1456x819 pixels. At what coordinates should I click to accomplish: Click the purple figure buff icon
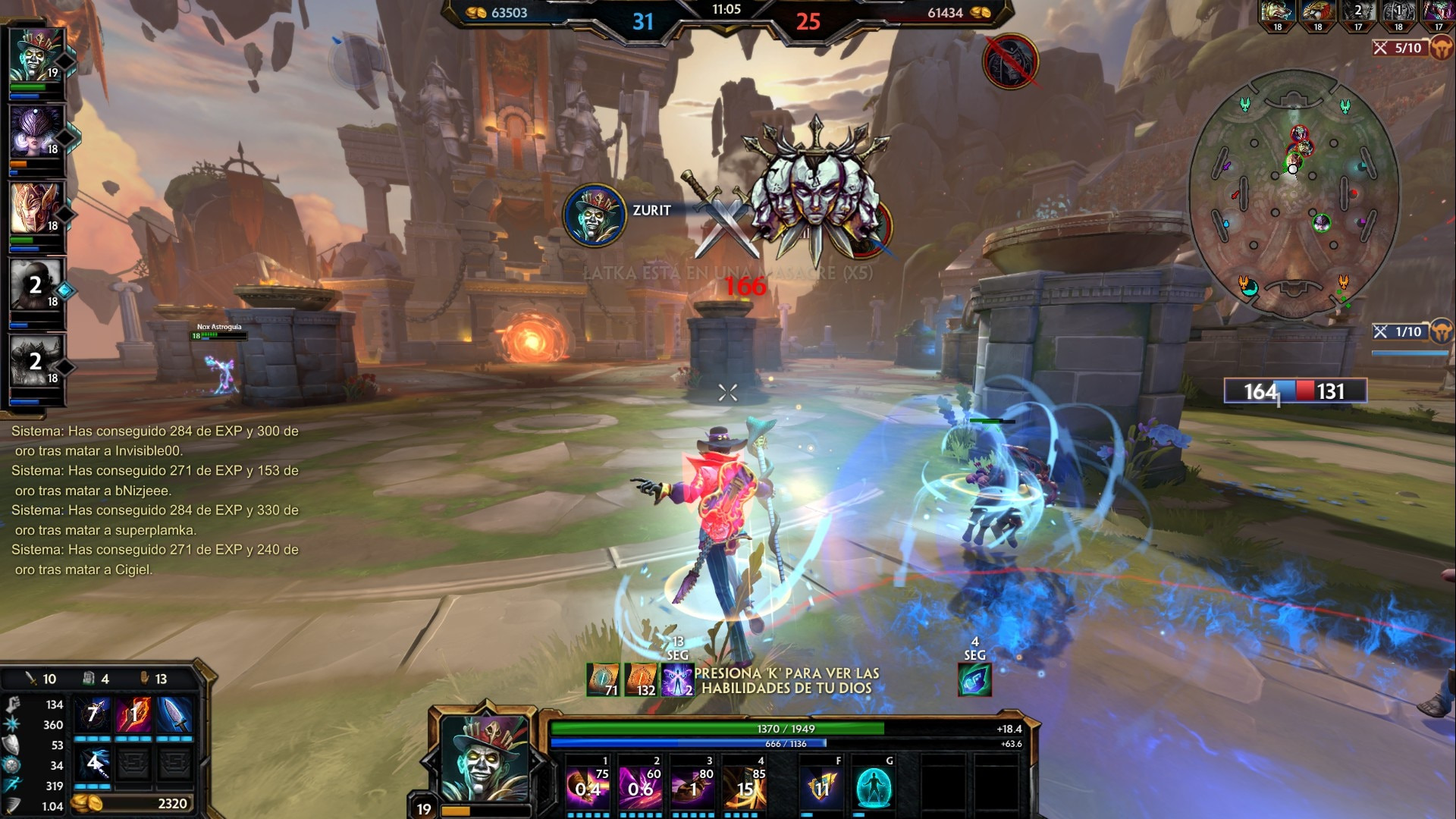pos(677,679)
